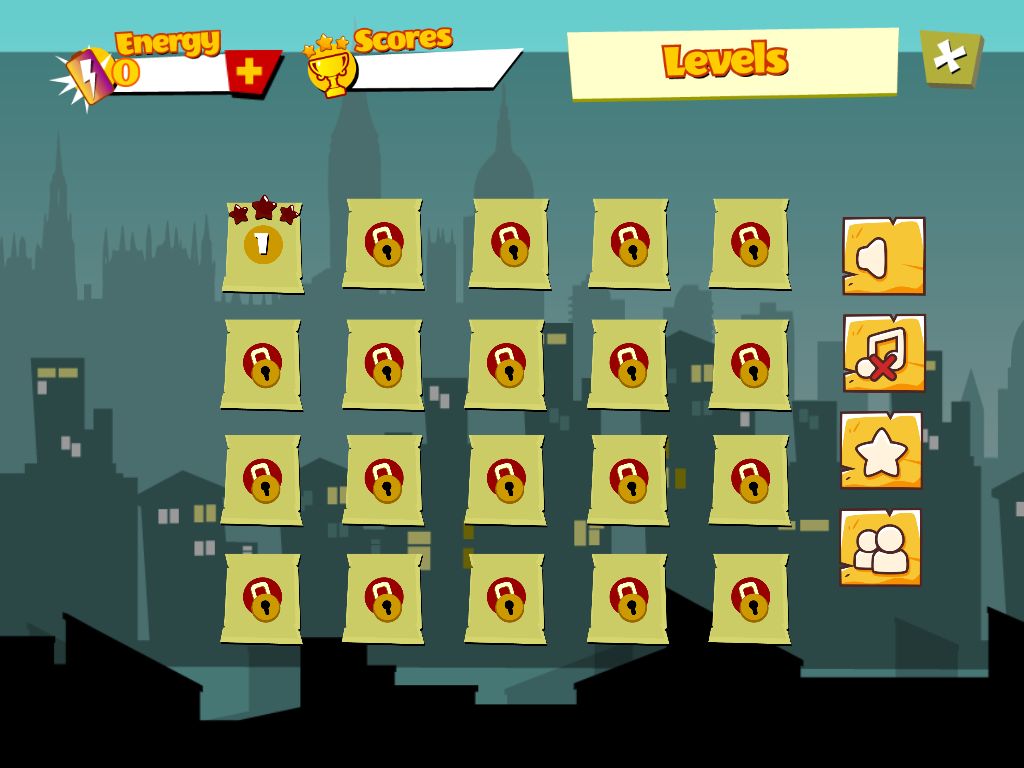Open the star achievements button
1024x768 pixels.
881,451
